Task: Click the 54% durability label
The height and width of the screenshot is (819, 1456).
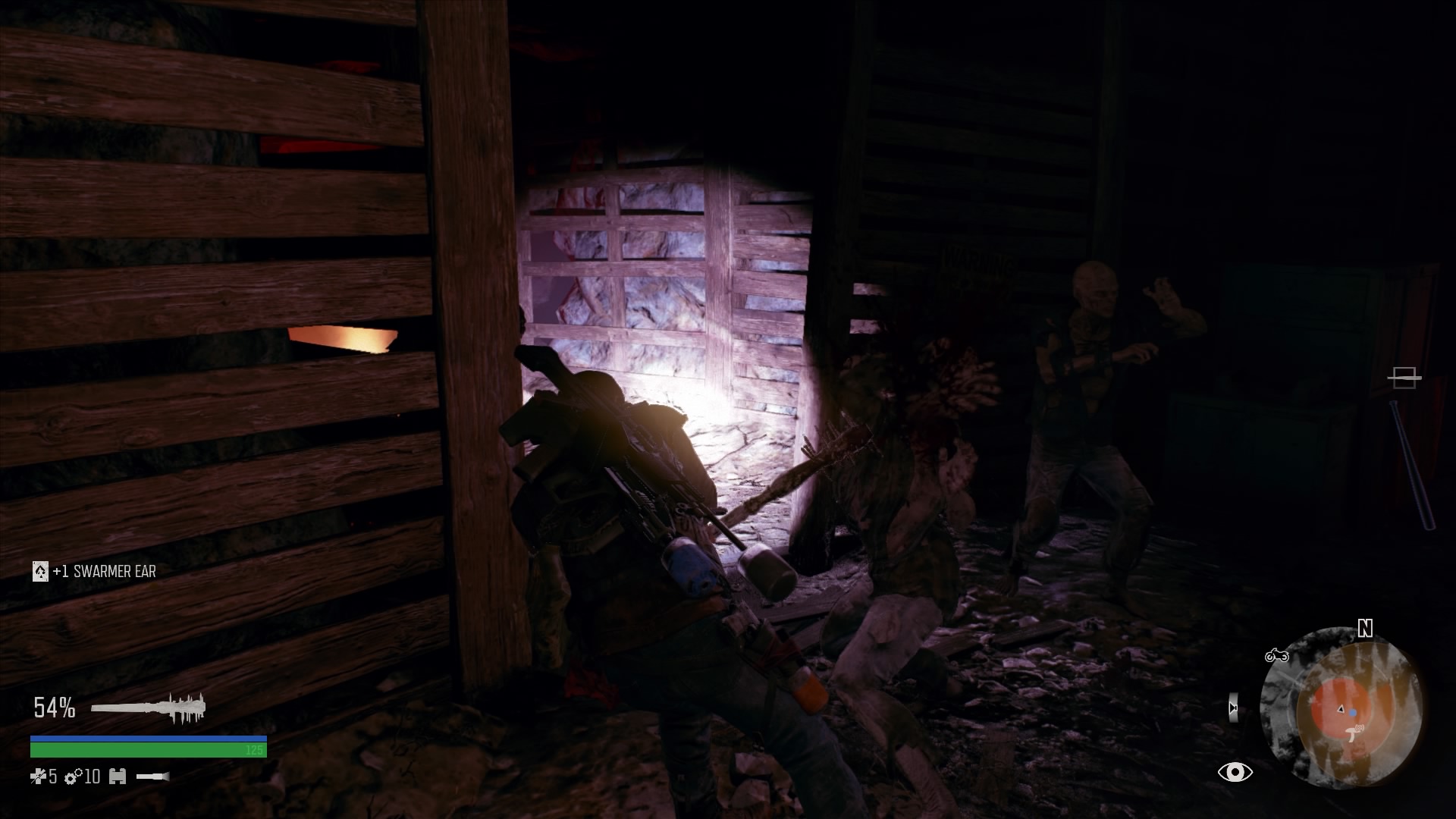Action: pyautogui.click(x=54, y=707)
